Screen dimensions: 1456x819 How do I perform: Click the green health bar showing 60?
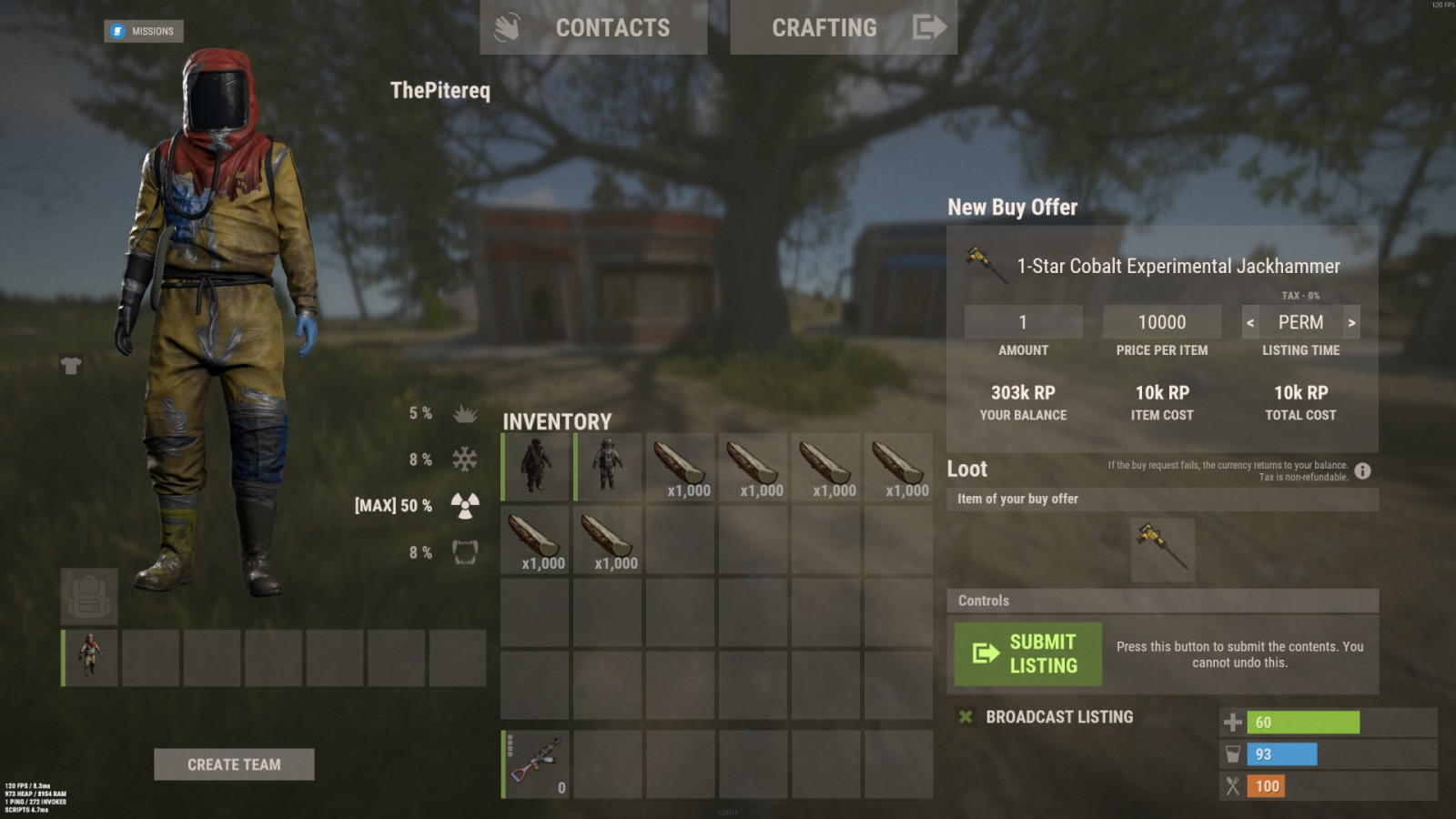(1301, 722)
